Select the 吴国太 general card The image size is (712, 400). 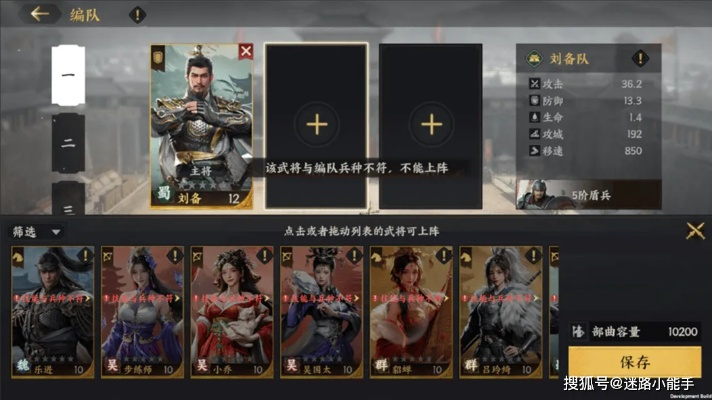(x=321, y=312)
